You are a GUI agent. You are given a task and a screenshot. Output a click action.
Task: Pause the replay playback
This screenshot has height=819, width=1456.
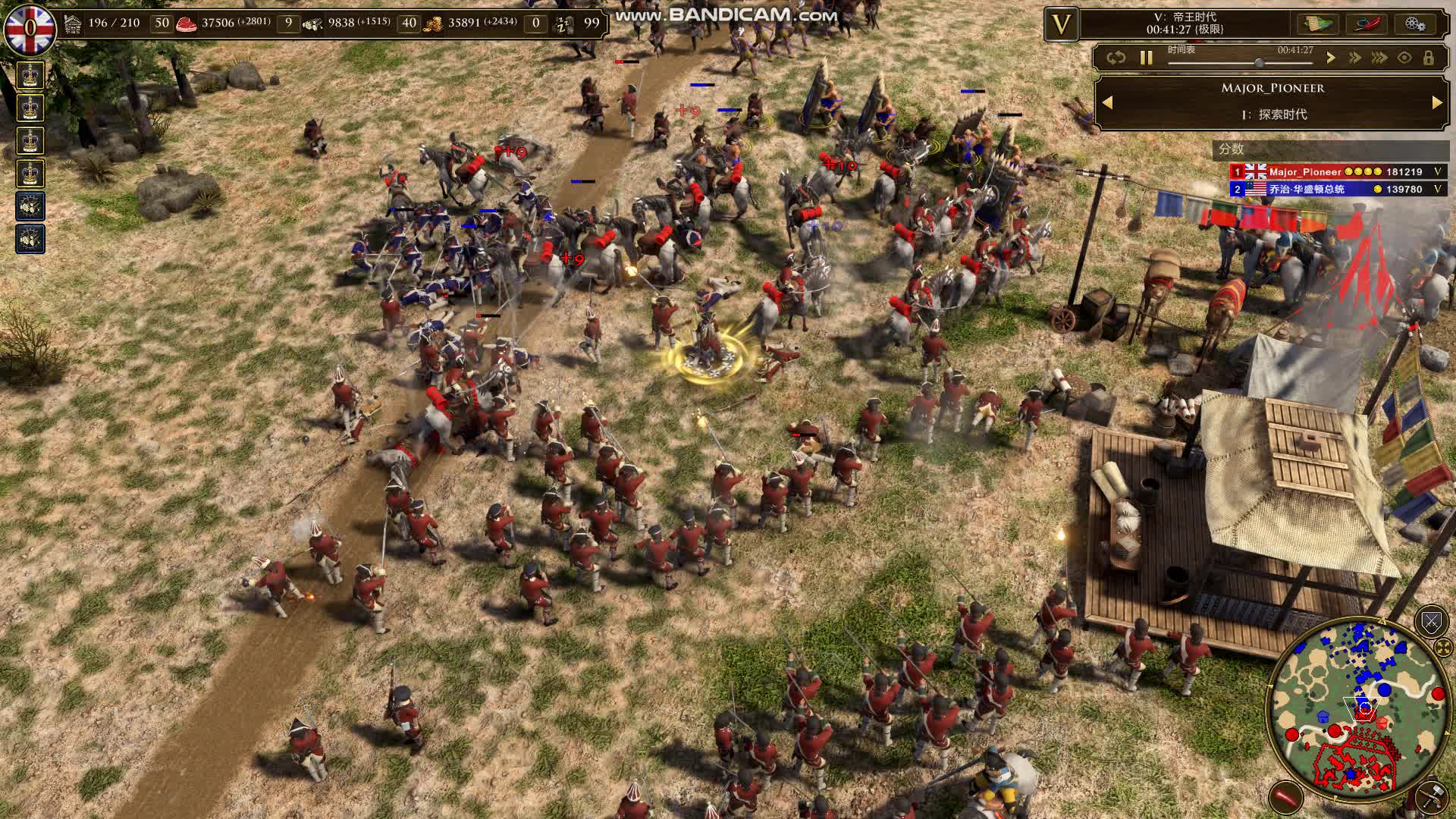[1146, 58]
